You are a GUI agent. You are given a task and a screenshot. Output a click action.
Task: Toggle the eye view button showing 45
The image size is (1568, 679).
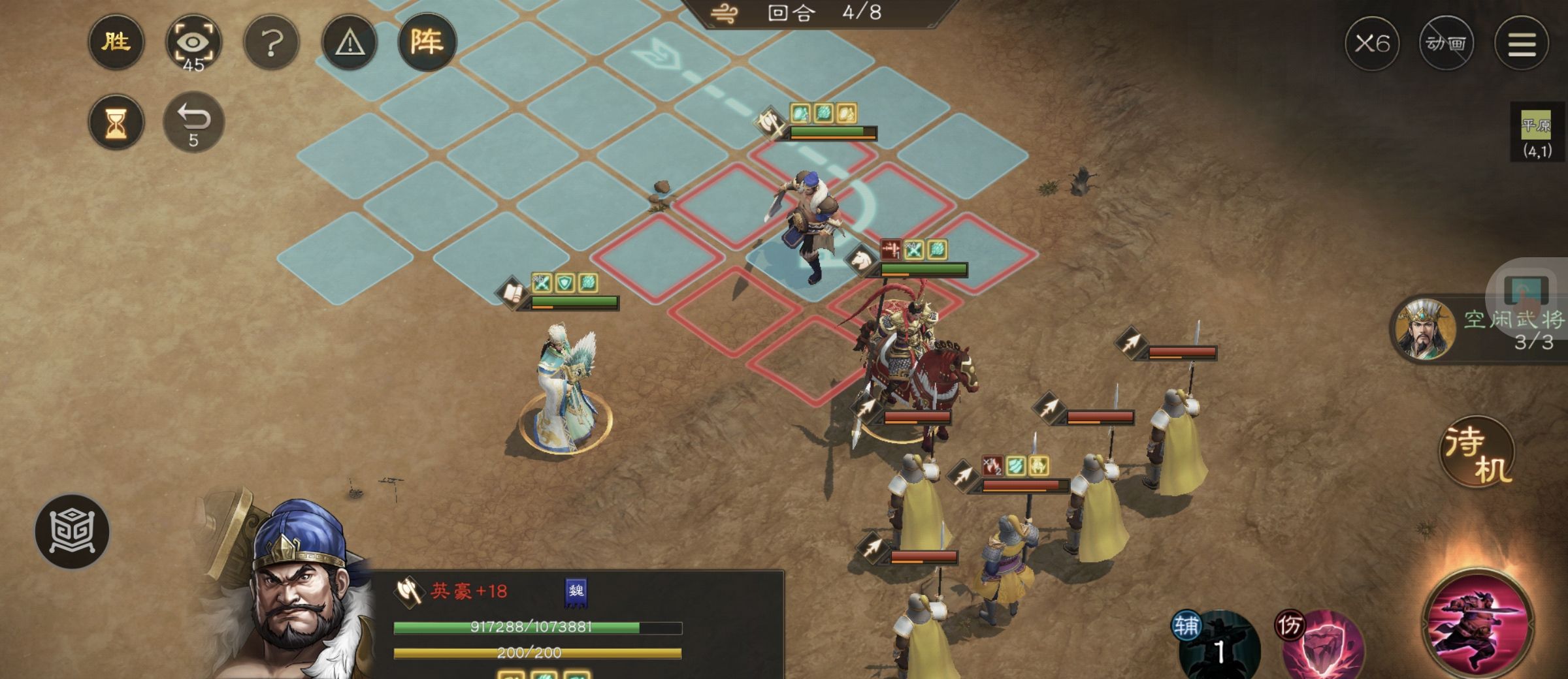coord(193,44)
